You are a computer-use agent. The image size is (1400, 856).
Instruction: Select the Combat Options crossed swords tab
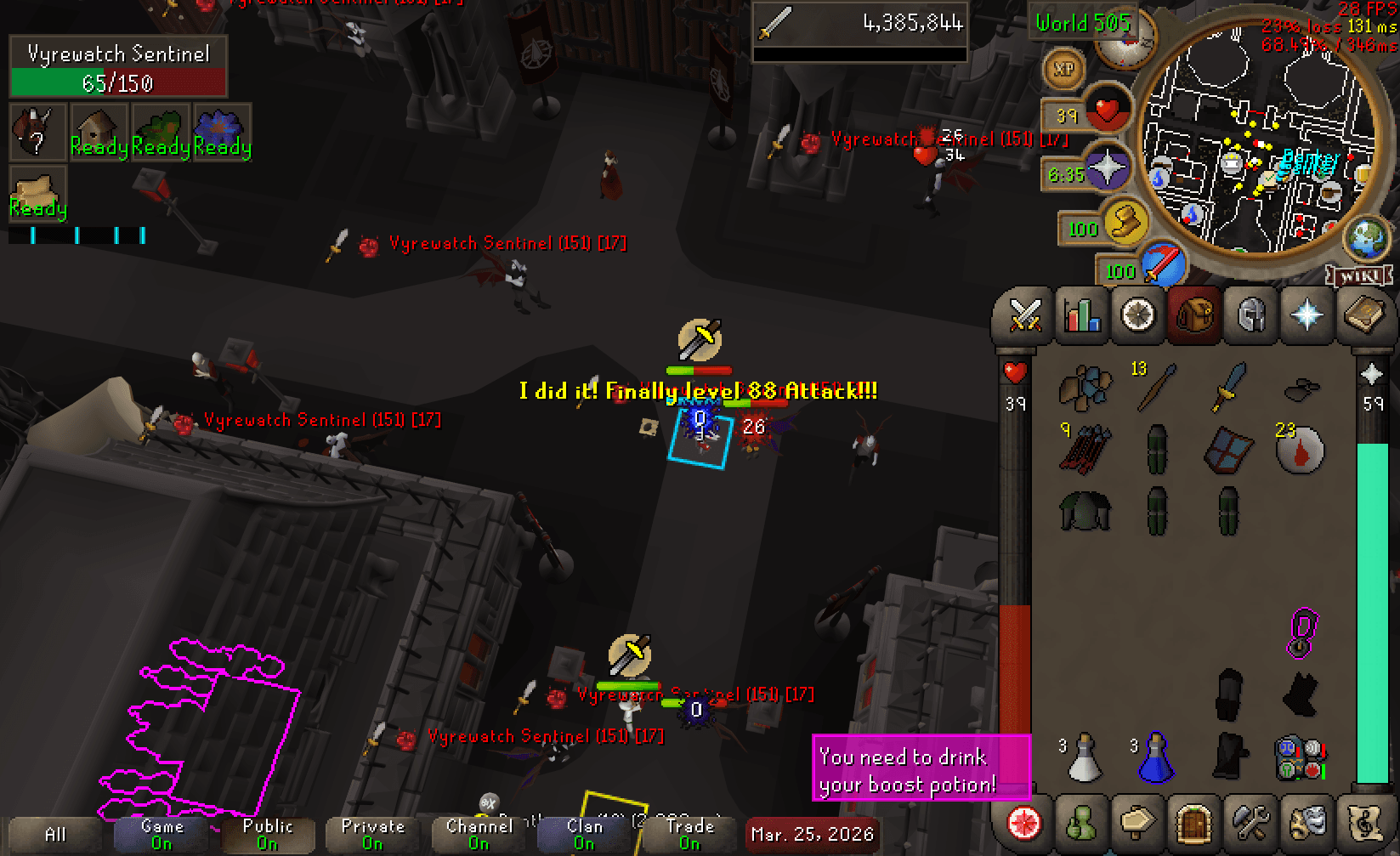(x=1023, y=315)
